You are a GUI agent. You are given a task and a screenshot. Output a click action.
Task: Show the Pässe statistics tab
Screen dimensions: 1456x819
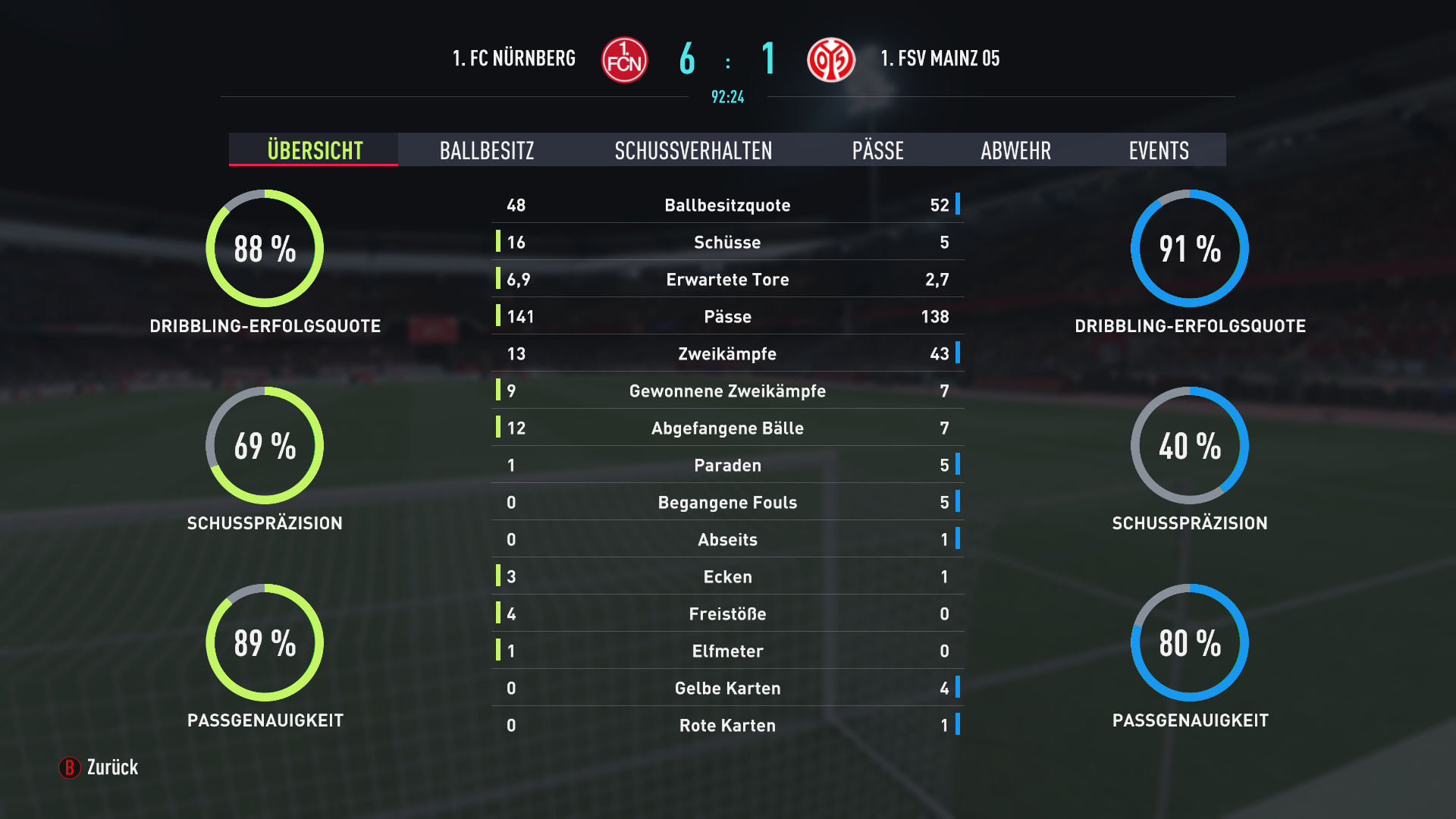coord(877,150)
